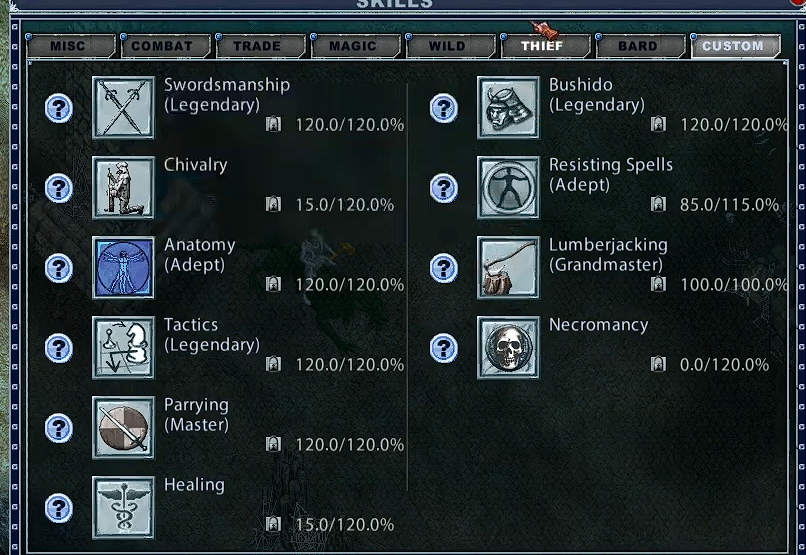Toggle the lock icon for Necromancy
This screenshot has height=555, width=806.
pyautogui.click(x=658, y=365)
